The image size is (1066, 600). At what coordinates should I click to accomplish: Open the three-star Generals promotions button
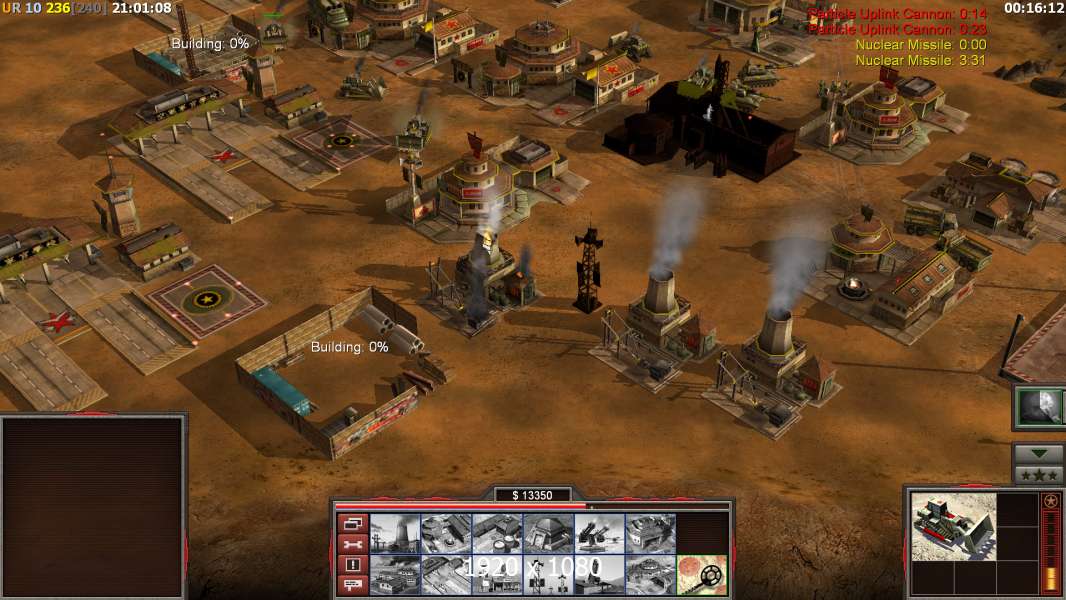click(x=1038, y=474)
